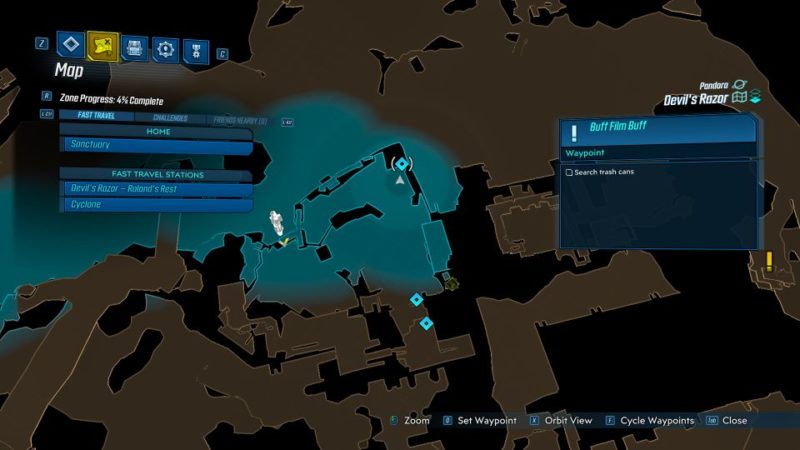Click the folded map icon beside Devil's Razor
Viewport: 800px width, 450px height.
pos(739,98)
